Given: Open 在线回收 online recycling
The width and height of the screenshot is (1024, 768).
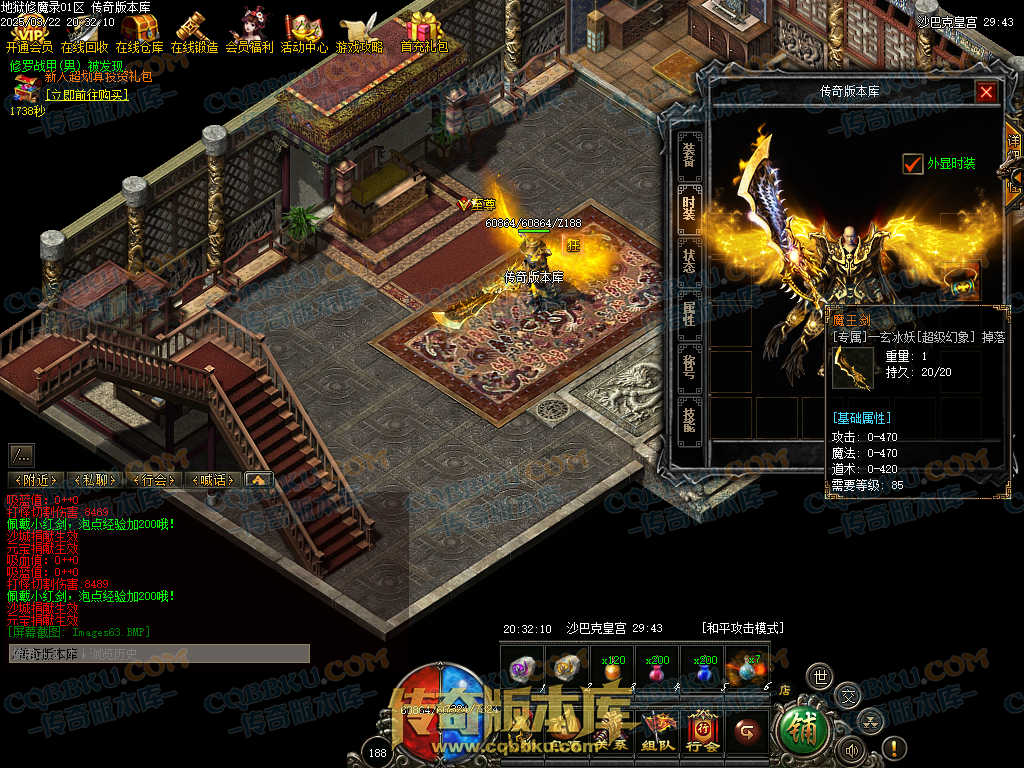Looking at the screenshot, I should (x=85, y=32).
